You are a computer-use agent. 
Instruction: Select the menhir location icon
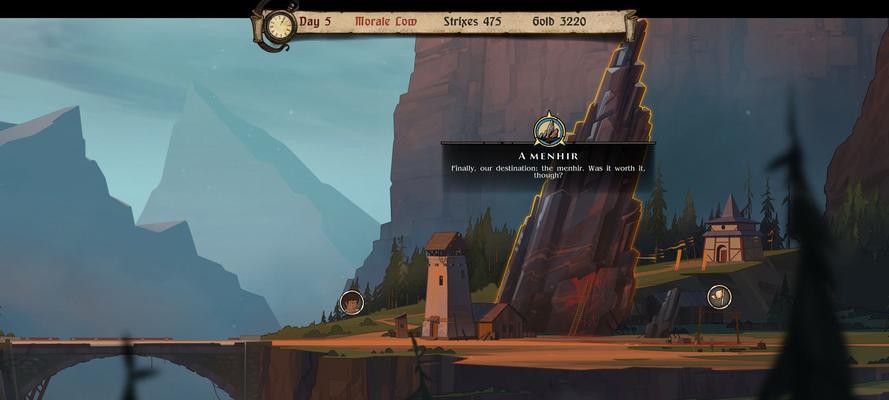tap(549, 130)
